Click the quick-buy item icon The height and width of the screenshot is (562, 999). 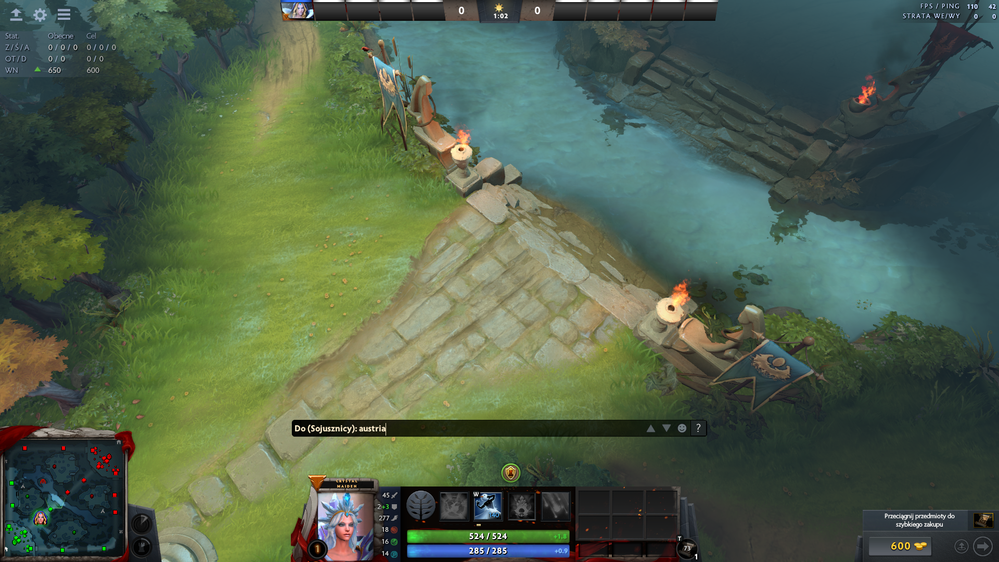(x=984, y=520)
